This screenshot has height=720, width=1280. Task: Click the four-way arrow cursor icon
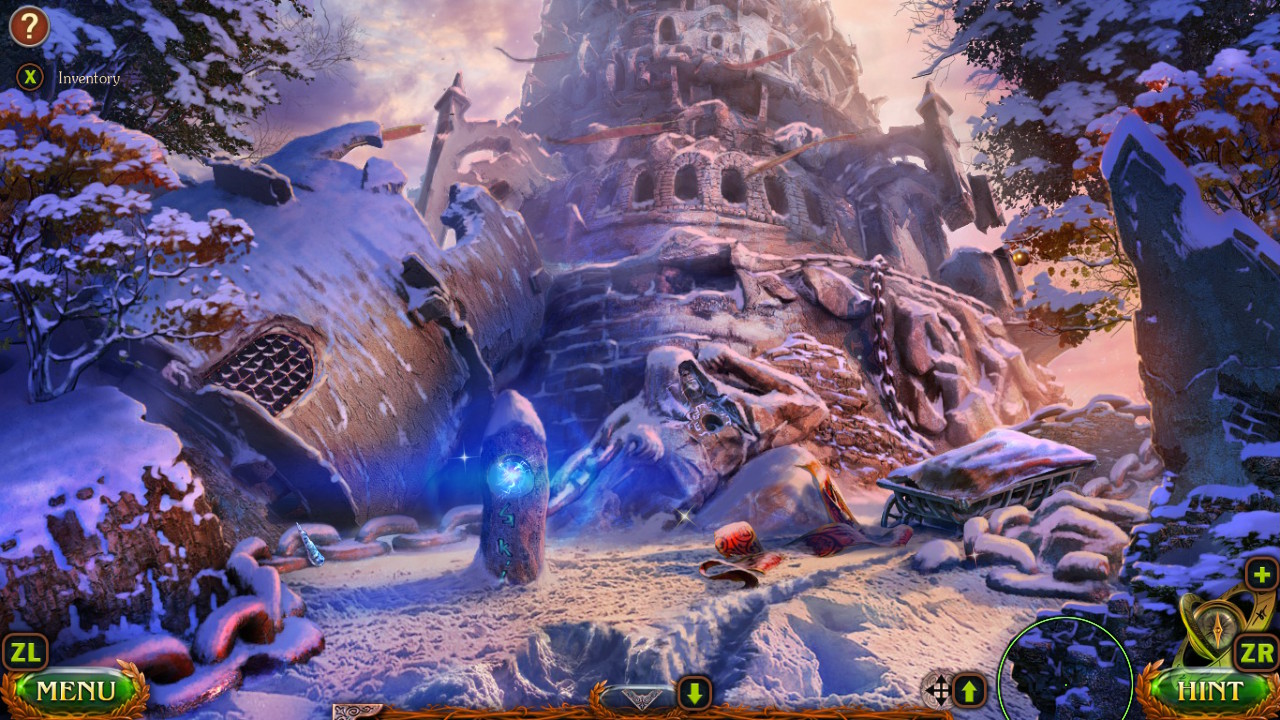[x=938, y=691]
